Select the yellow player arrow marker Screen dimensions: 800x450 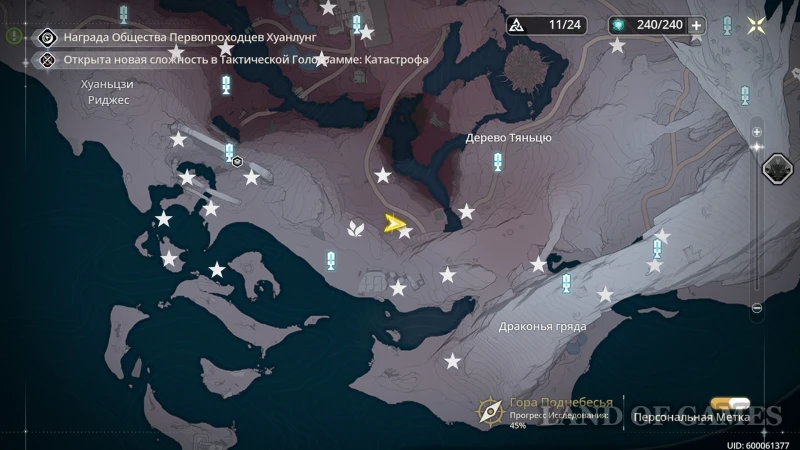(x=394, y=224)
